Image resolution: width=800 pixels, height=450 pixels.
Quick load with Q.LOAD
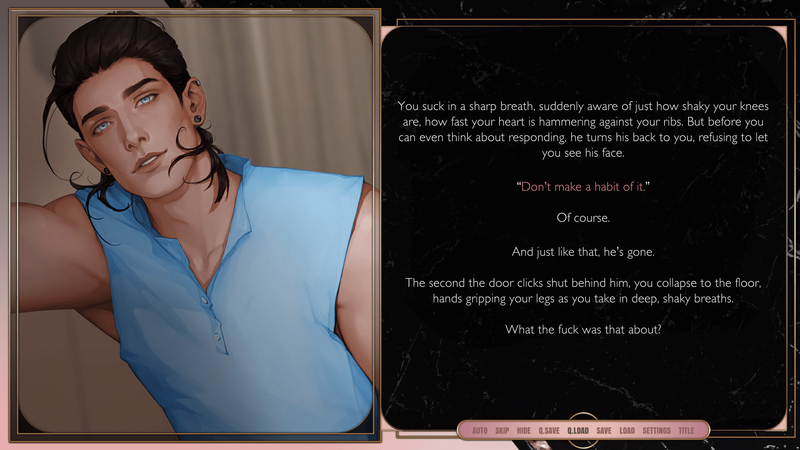click(578, 430)
